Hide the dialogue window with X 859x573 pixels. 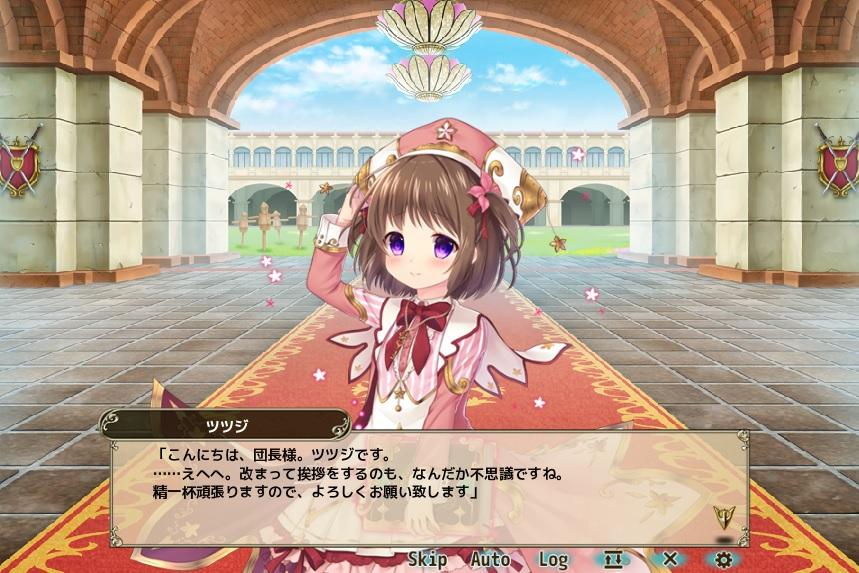click(x=671, y=560)
